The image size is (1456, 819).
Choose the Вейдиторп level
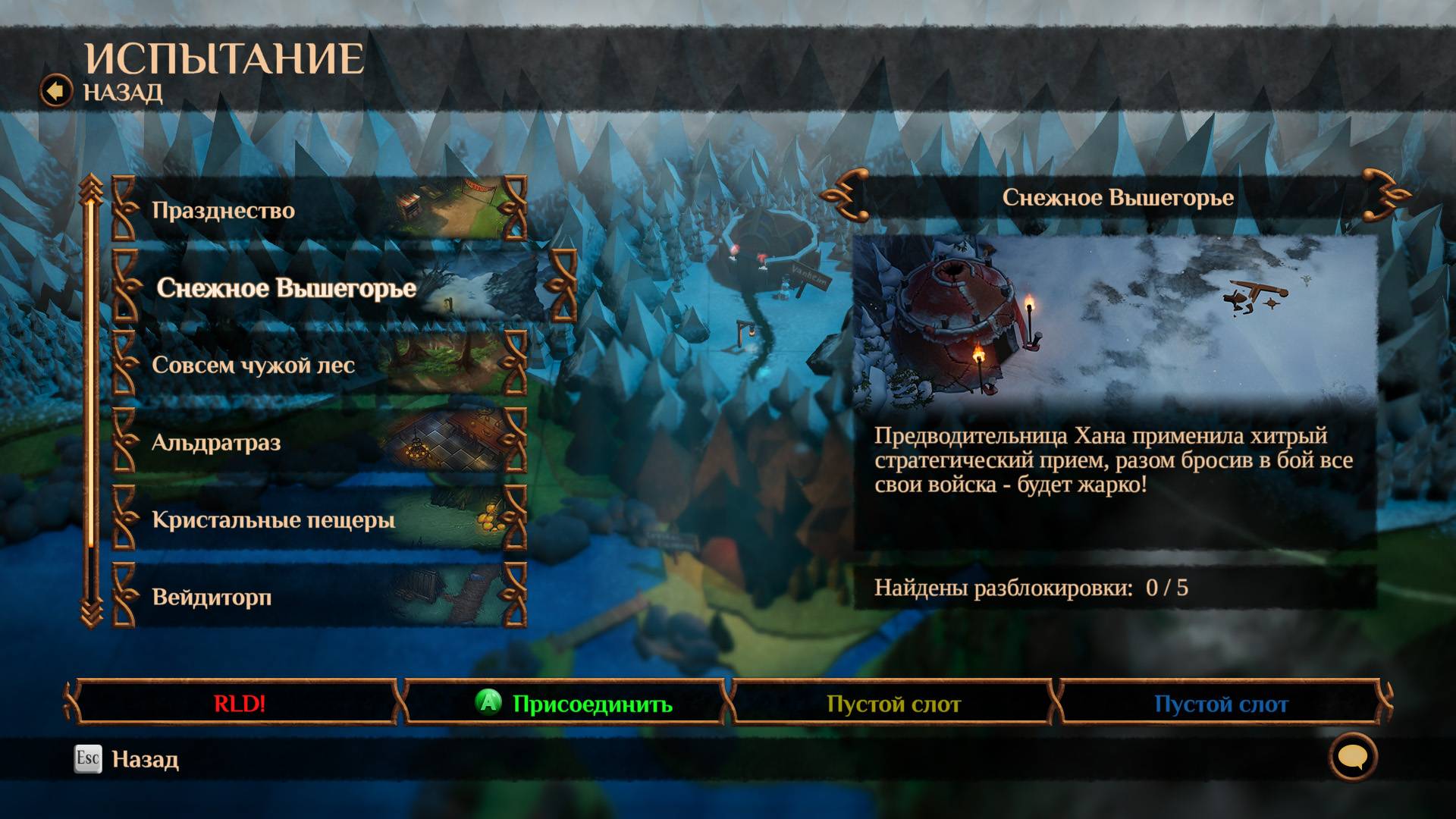pyautogui.click(x=318, y=597)
